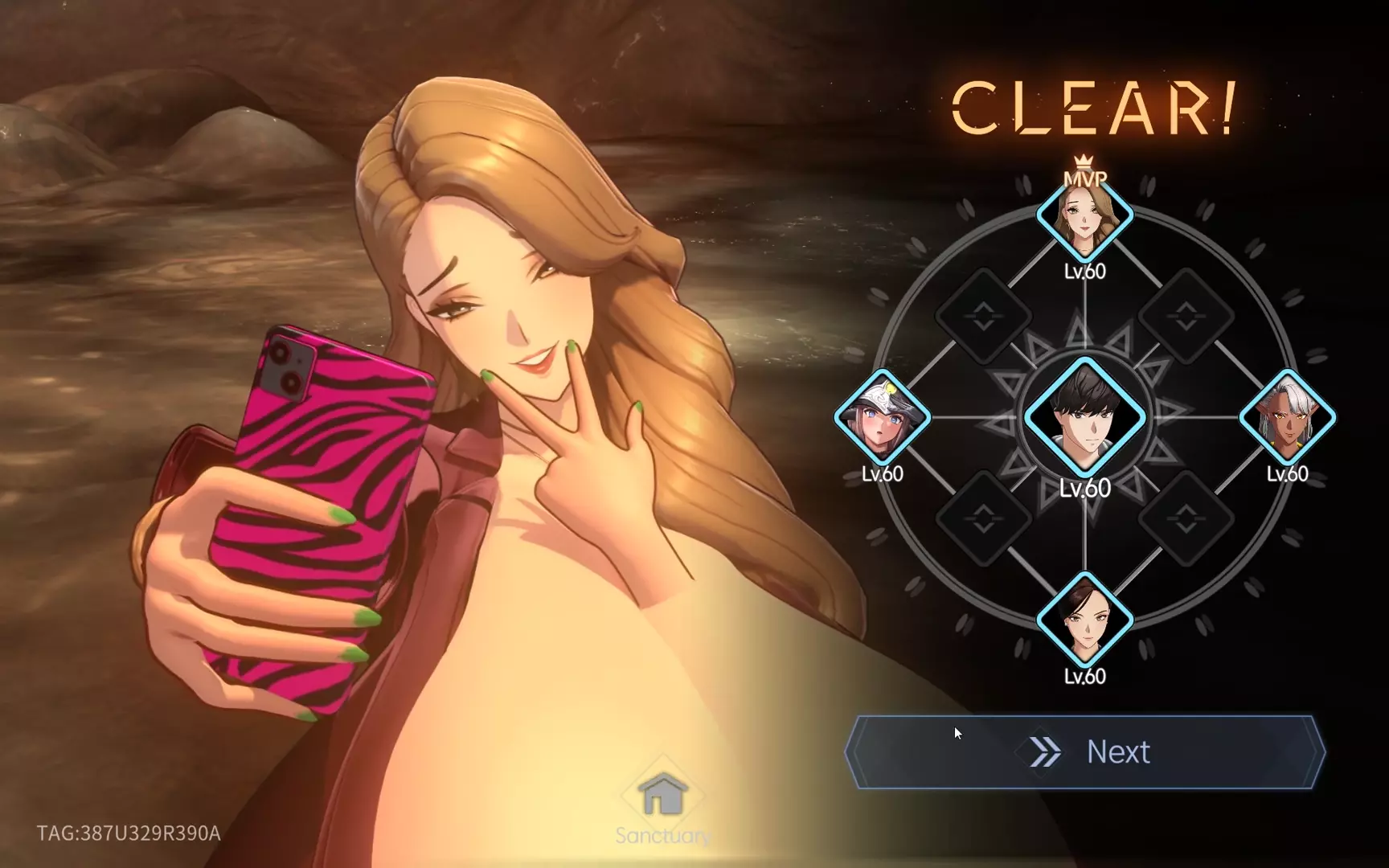The width and height of the screenshot is (1389, 868).
Task: Continue with the Next button
Action: (x=1084, y=752)
